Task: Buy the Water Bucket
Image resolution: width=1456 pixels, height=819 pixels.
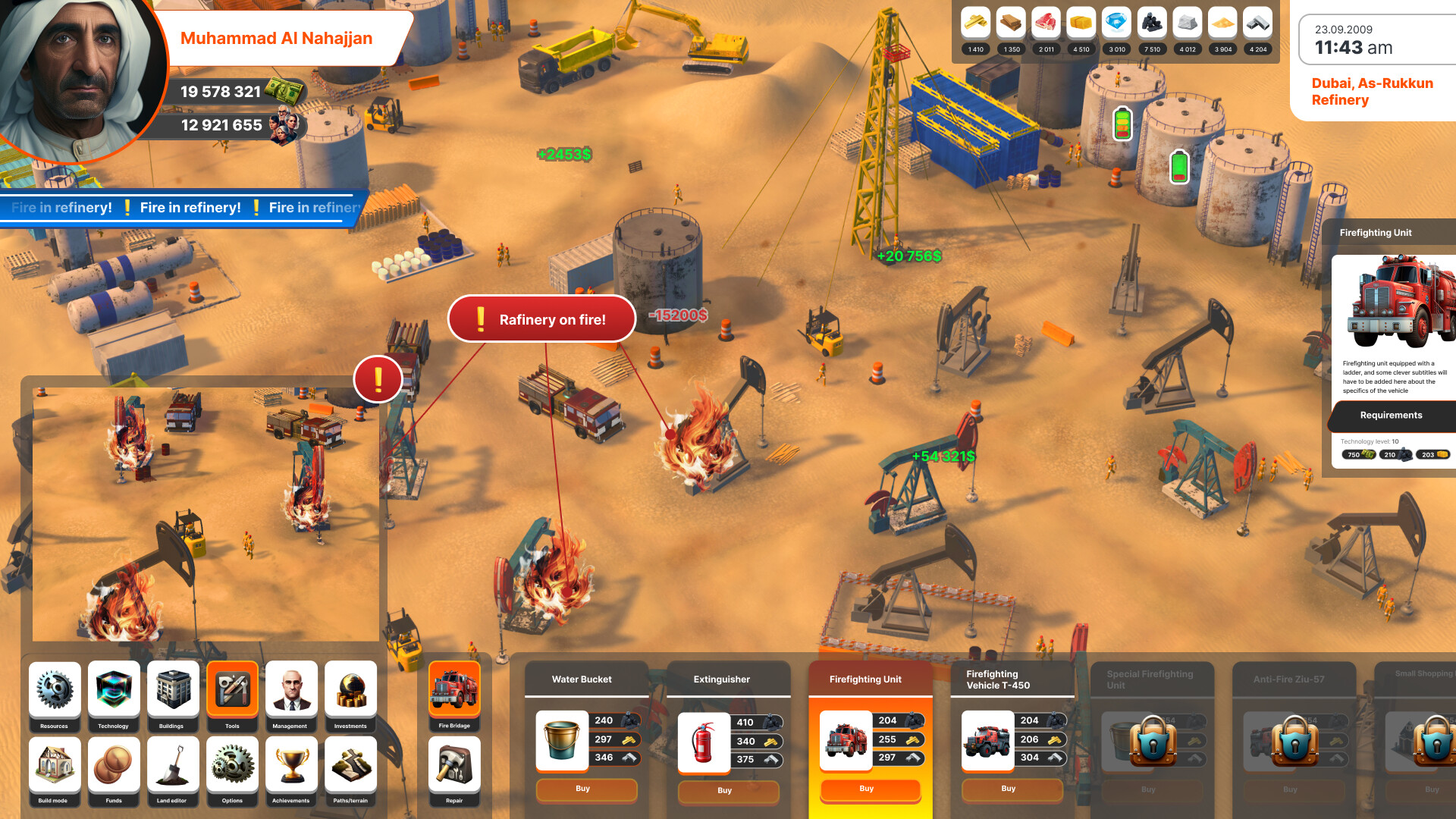Action: (x=585, y=790)
